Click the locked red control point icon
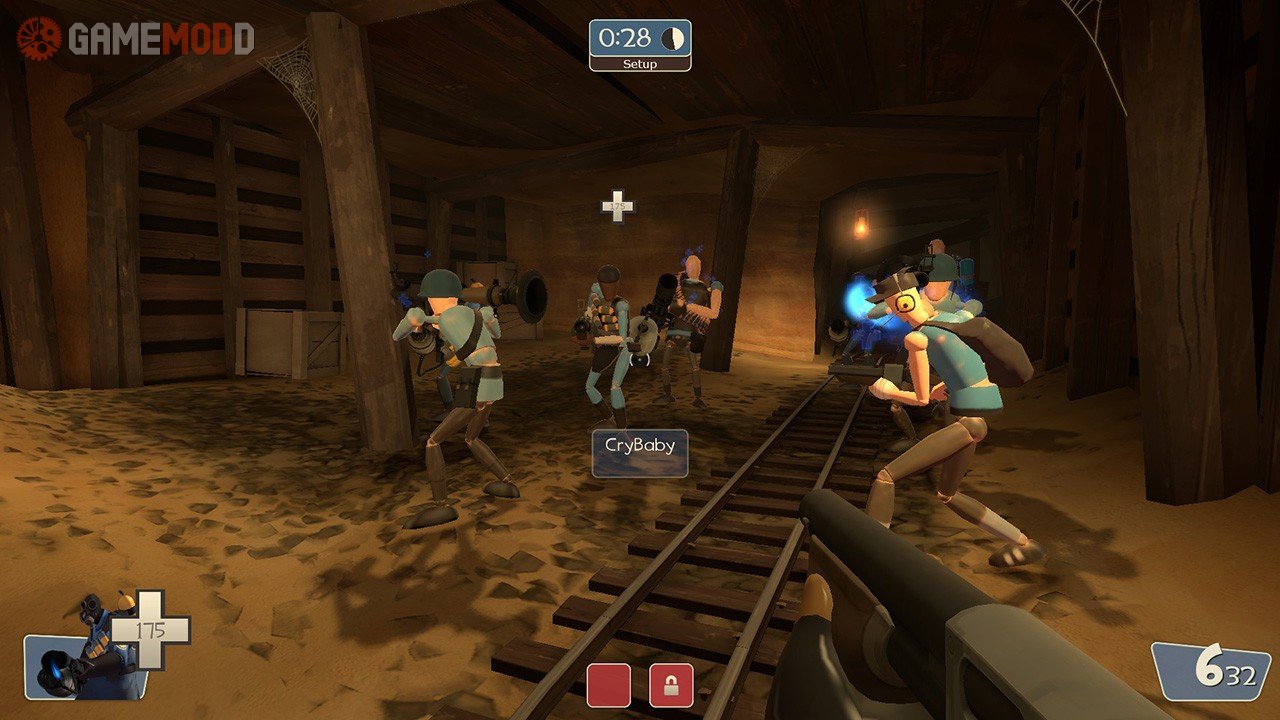Viewport: 1280px width, 720px height. click(671, 685)
